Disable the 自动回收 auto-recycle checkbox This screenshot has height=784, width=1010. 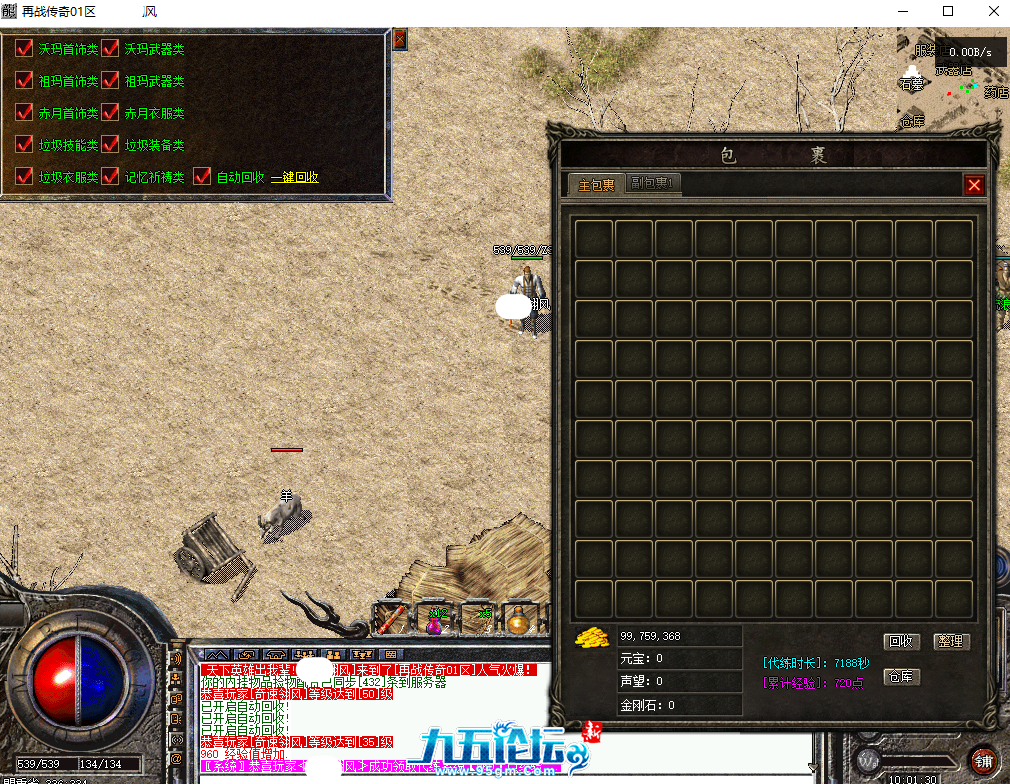202,177
